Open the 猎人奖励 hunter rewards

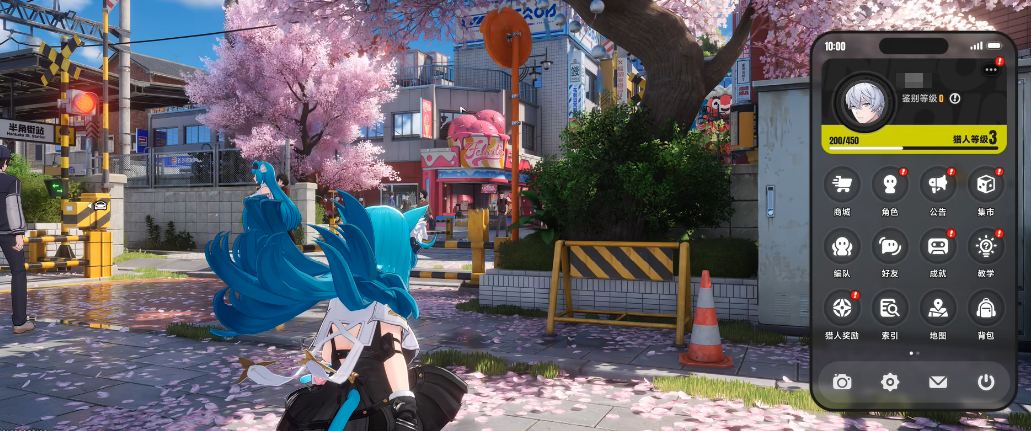click(x=841, y=308)
